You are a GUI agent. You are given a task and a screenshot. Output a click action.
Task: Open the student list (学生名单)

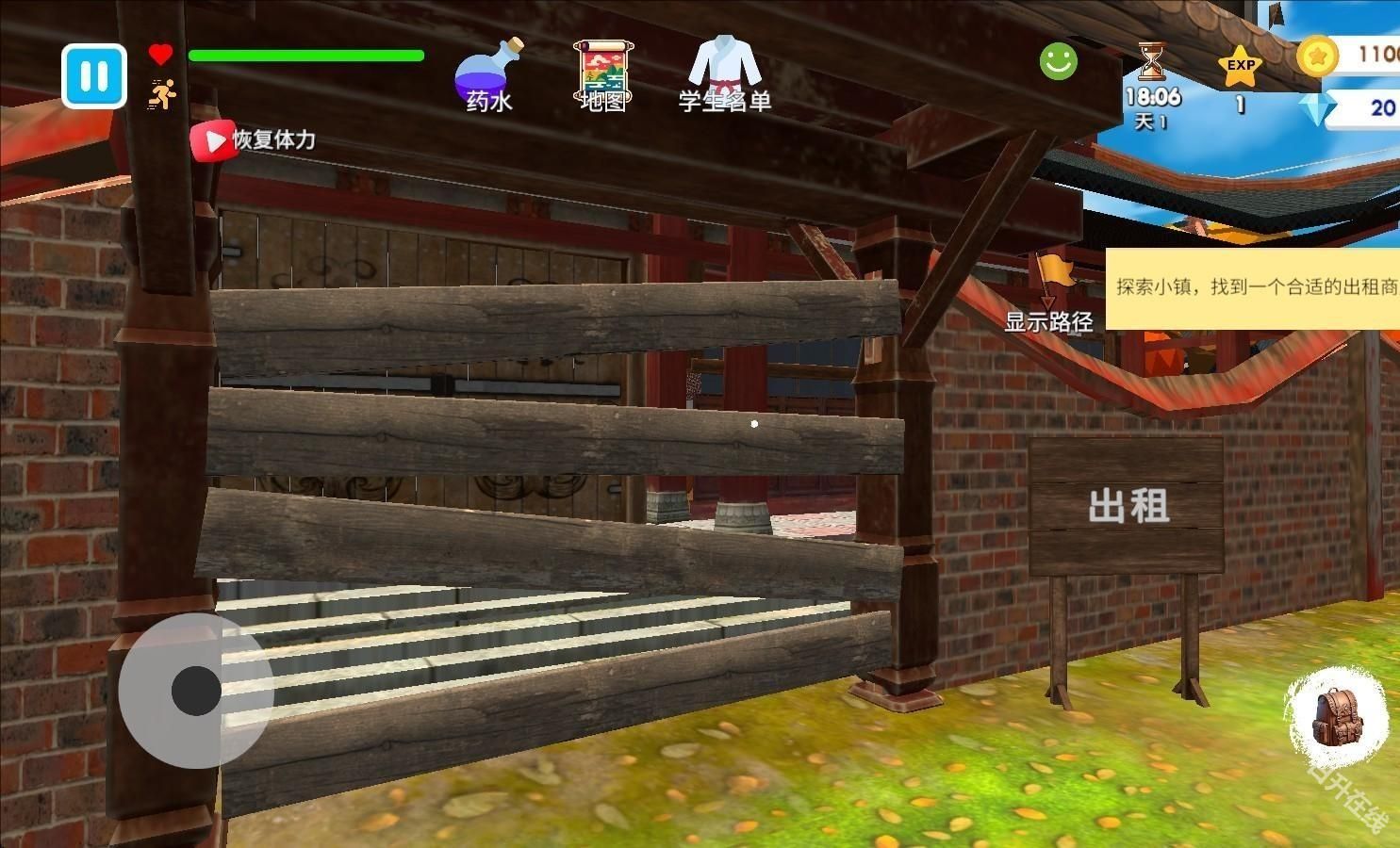click(724, 75)
